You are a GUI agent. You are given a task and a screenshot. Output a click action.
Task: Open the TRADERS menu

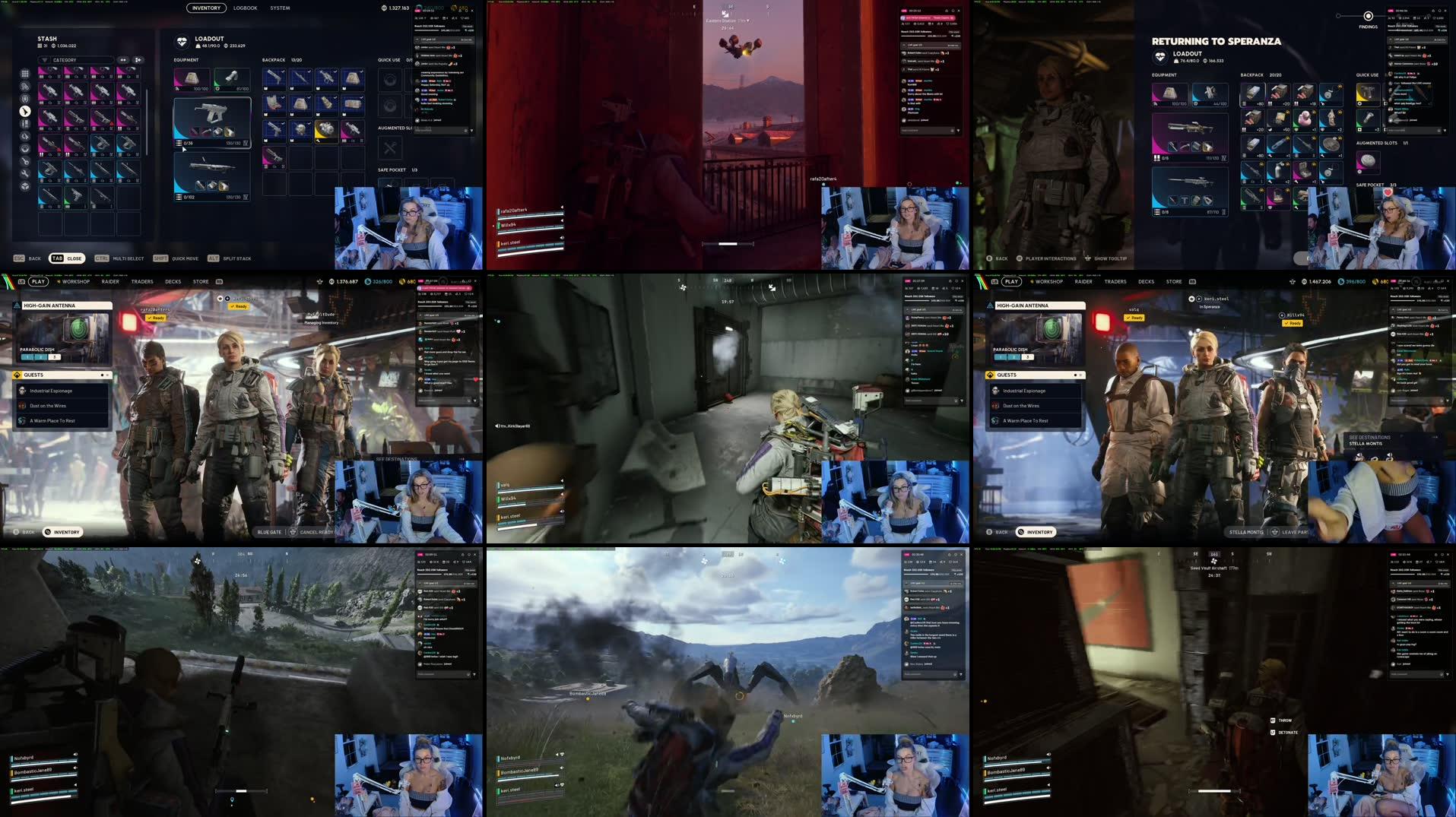pos(141,281)
